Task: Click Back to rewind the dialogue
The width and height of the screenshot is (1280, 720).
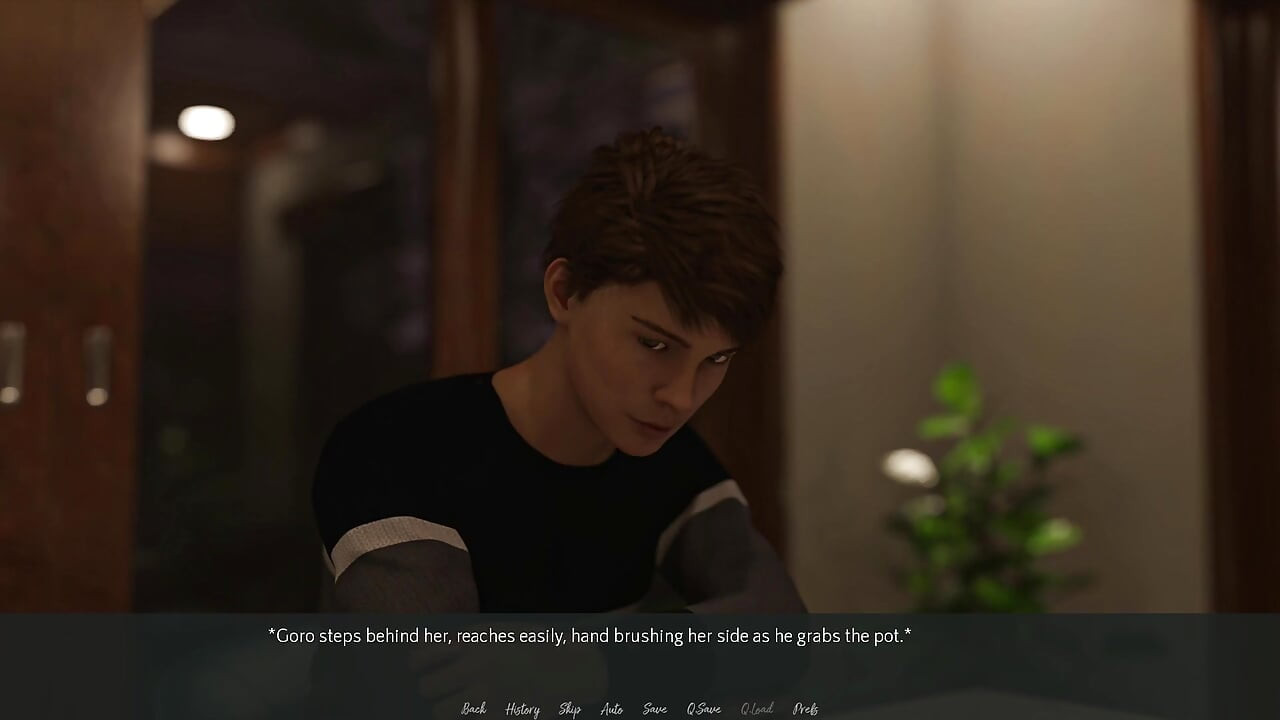Action: [473, 708]
